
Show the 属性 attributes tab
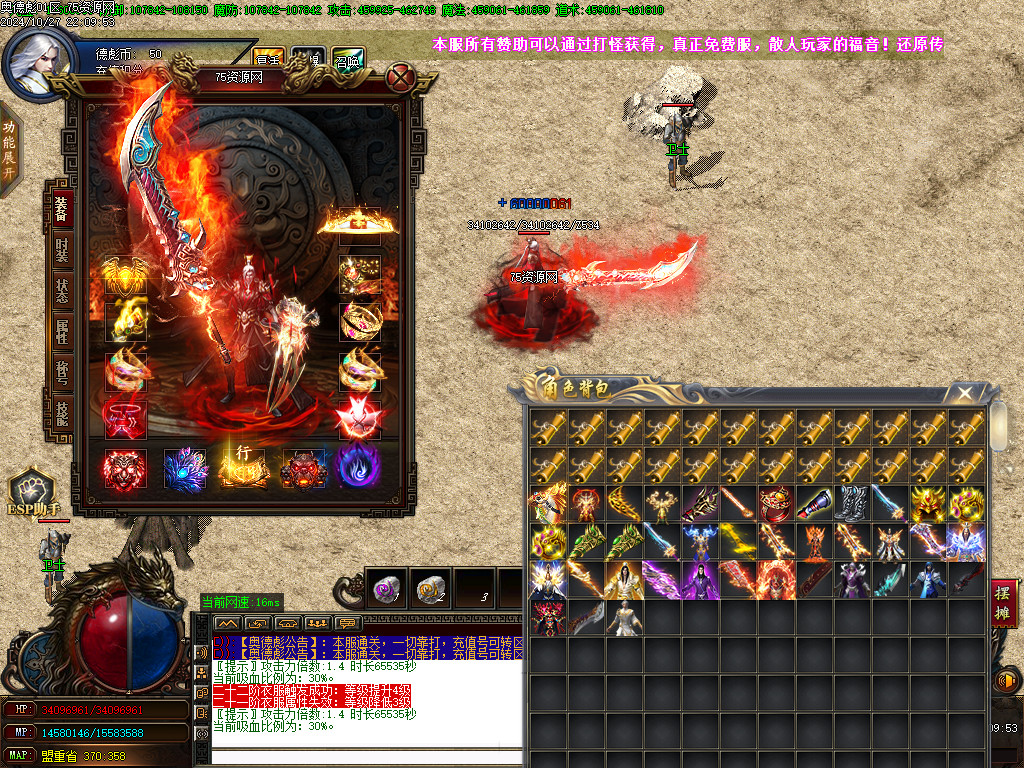tap(62, 332)
